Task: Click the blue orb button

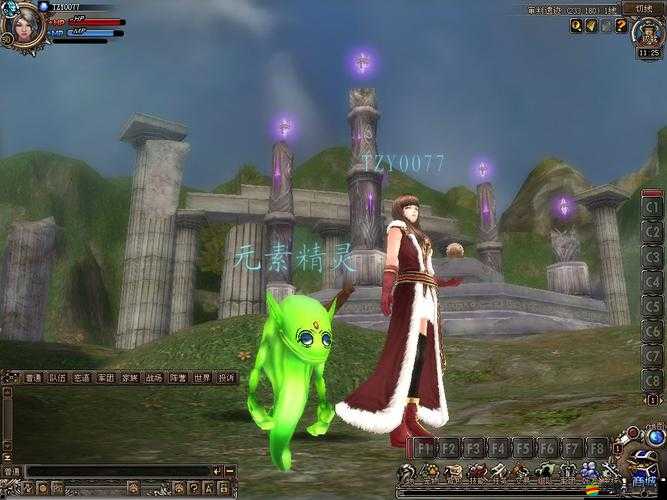Action: (655, 437)
